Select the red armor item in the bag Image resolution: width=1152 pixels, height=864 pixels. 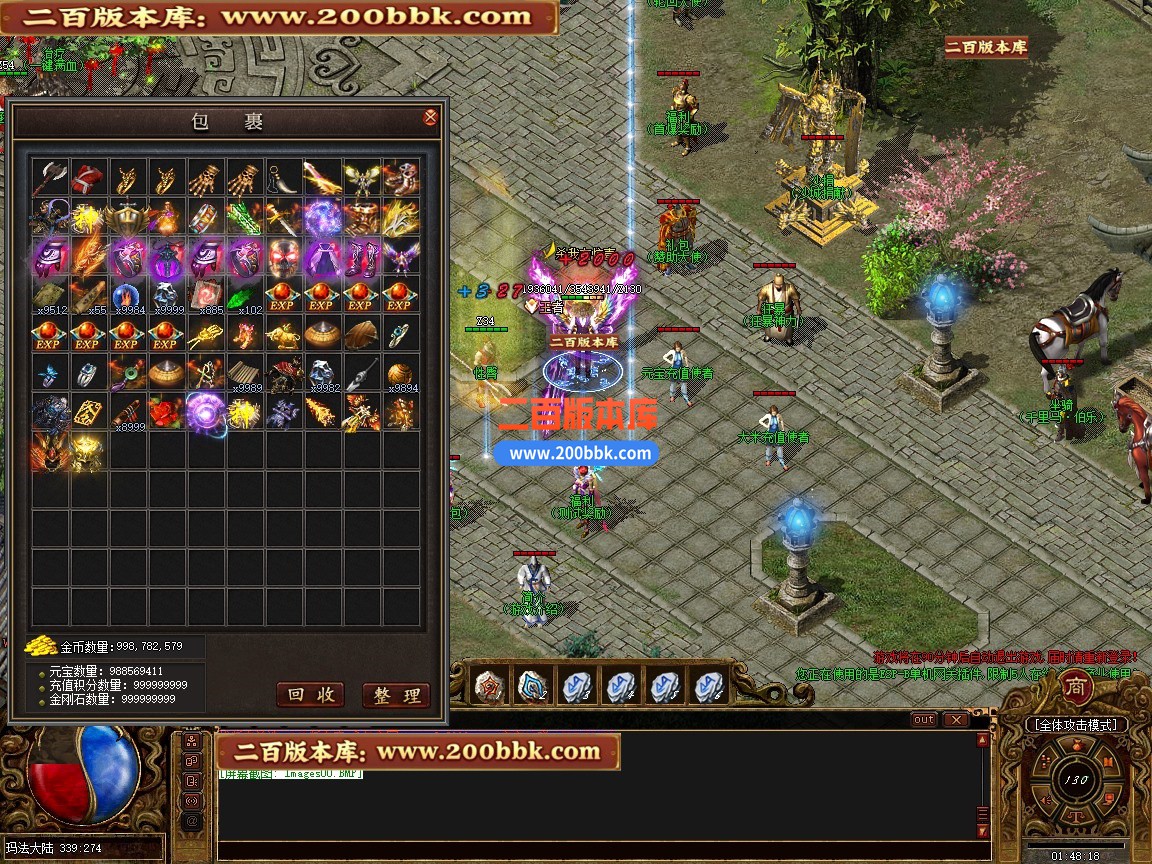88,178
